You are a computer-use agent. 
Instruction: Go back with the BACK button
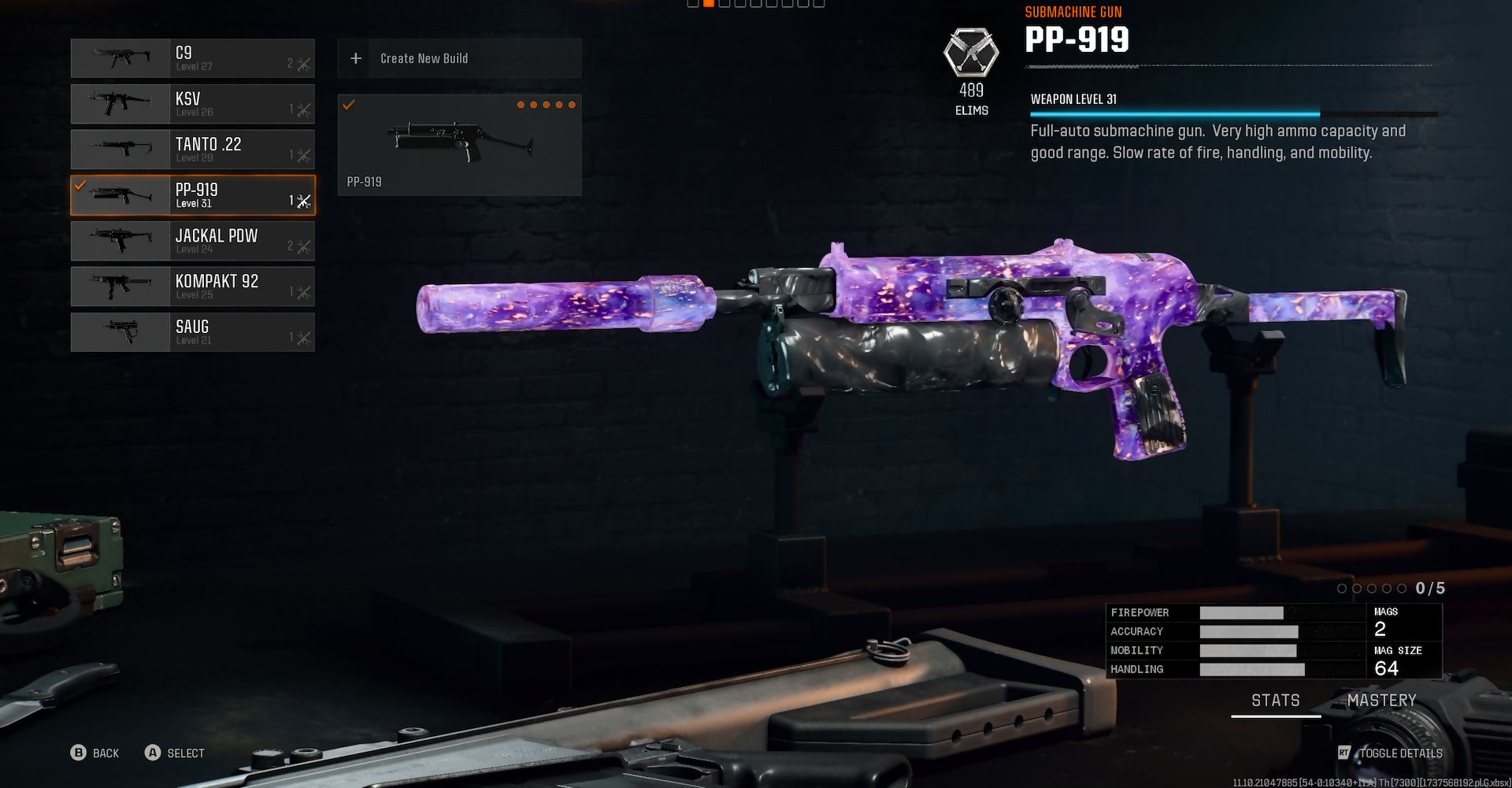[x=95, y=753]
